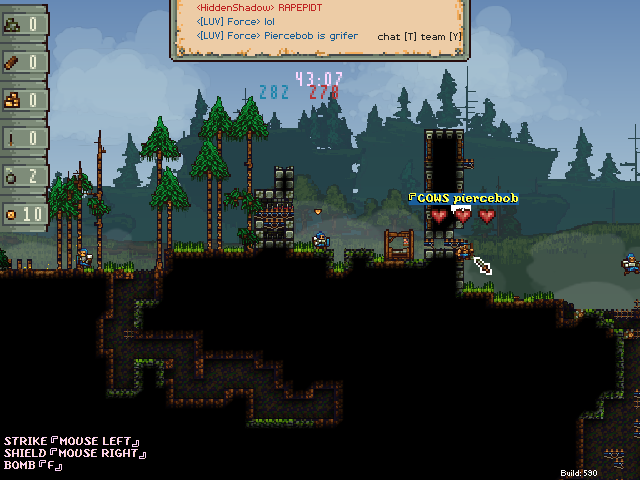Select the gold bars resource slot
Image resolution: width=640 pixels, height=480 pixels.
(x=24, y=100)
